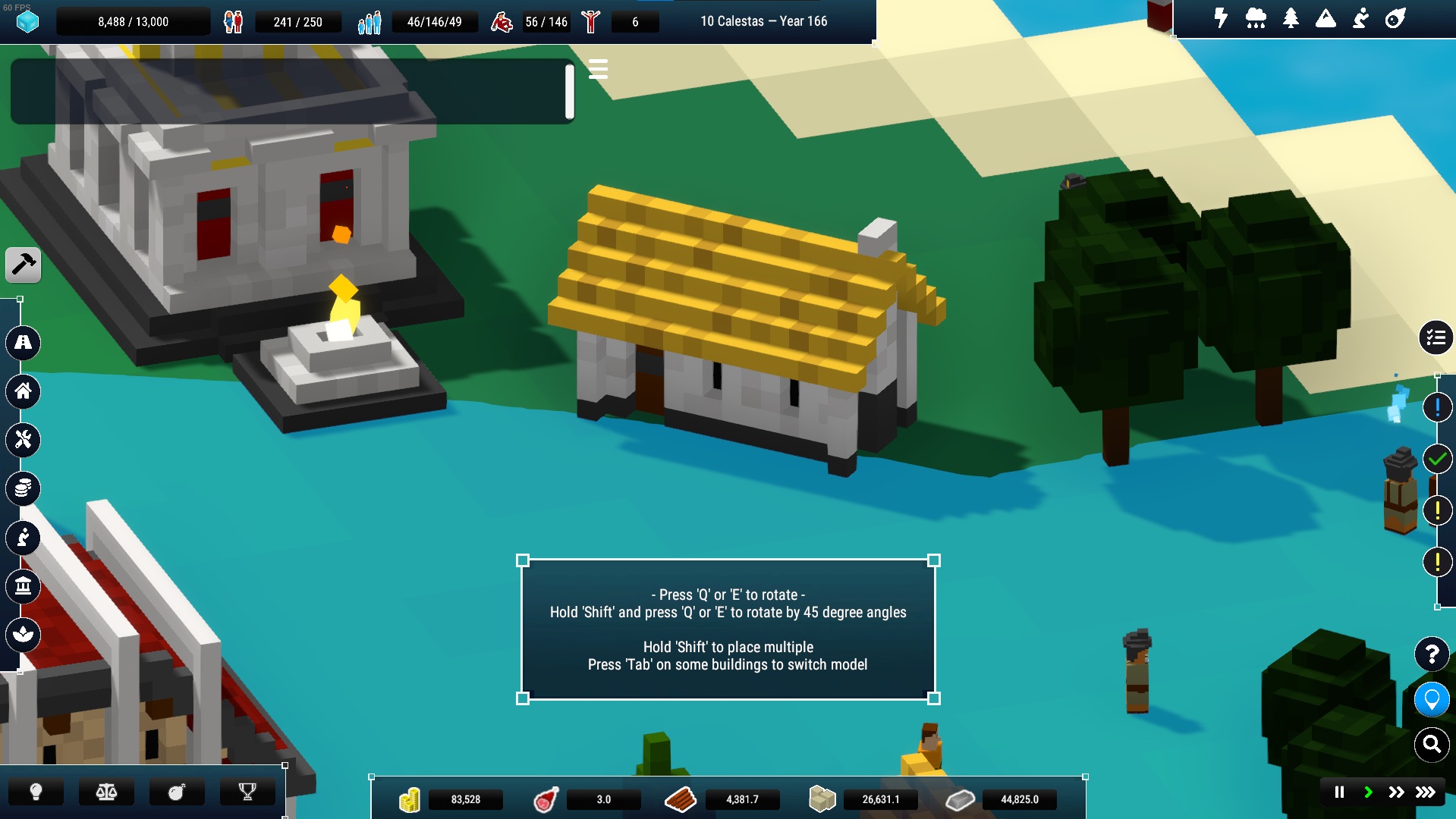Open the housing build category
1456x819 pixels.
tap(24, 391)
